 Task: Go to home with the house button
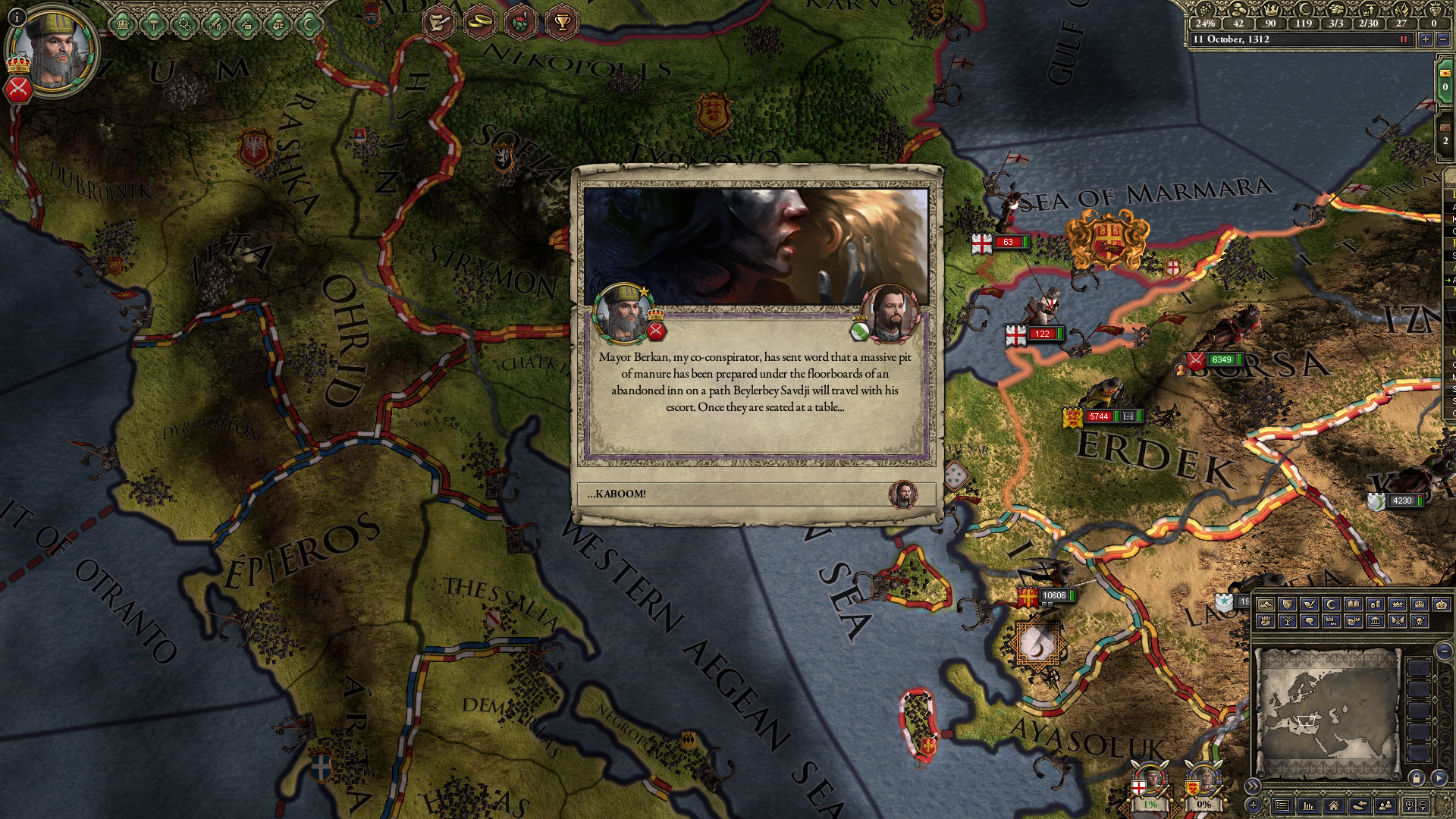click(1333, 805)
